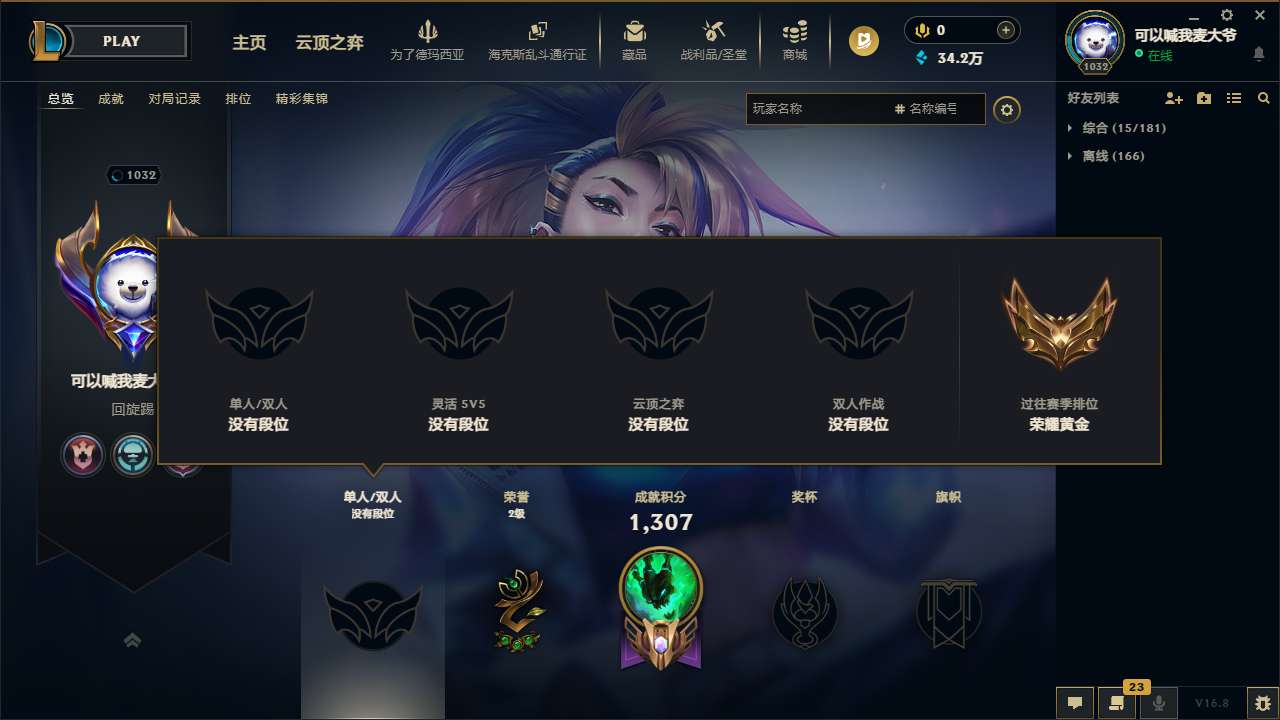Open the 为了德玛西亚 event page

click(x=427, y=40)
